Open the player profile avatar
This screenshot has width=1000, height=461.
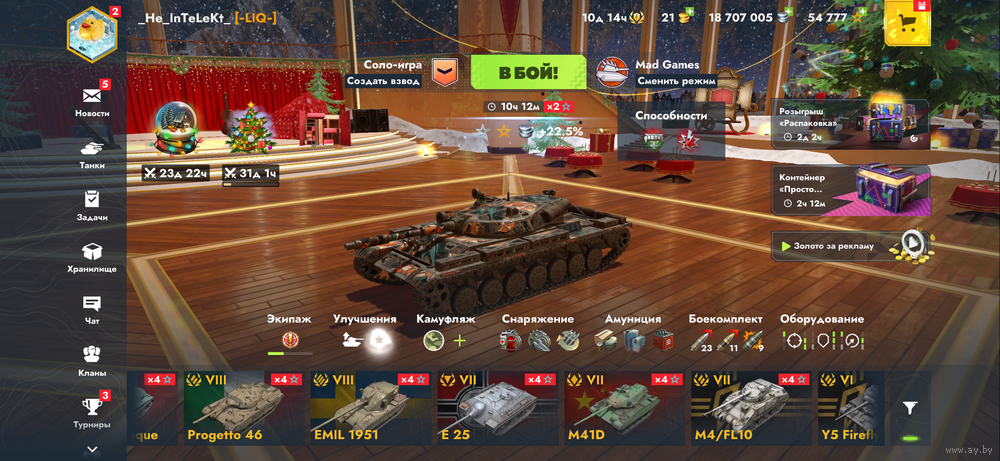pos(92,33)
